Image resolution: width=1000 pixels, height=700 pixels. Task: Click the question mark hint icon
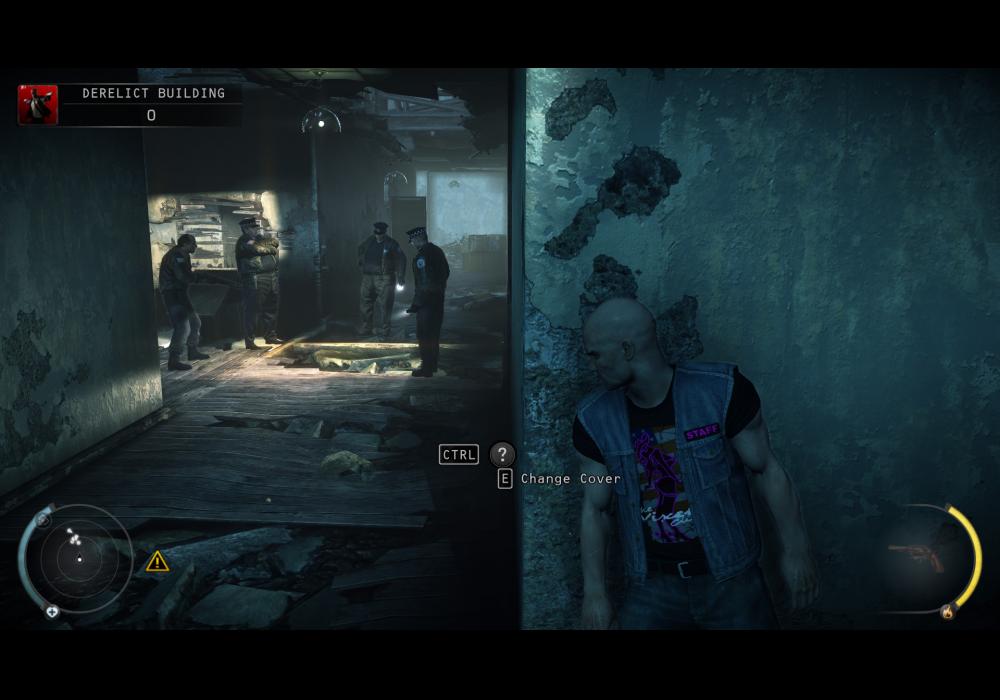click(502, 454)
